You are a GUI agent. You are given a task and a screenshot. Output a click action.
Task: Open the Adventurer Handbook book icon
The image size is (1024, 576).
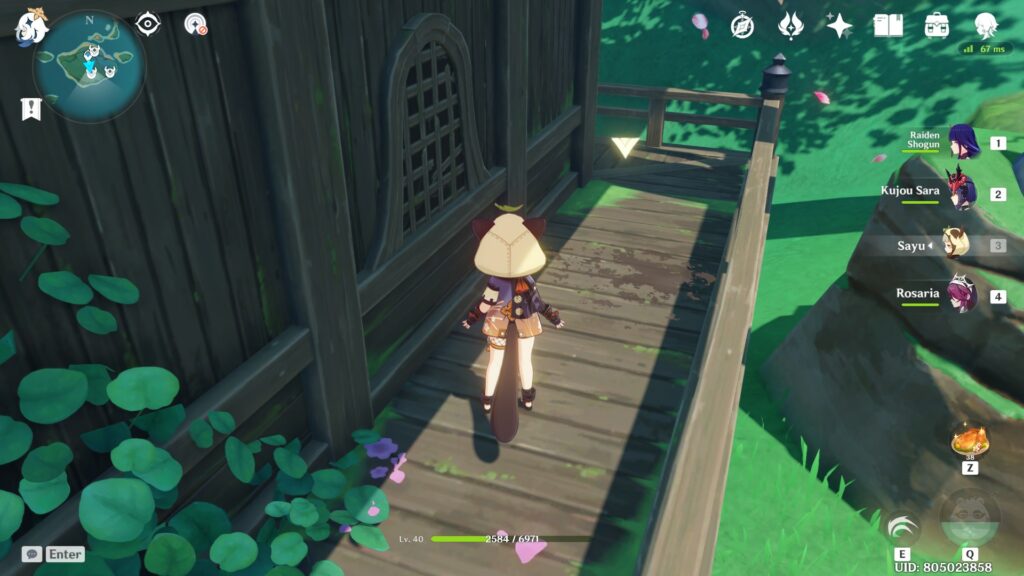click(x=887, y=26)
